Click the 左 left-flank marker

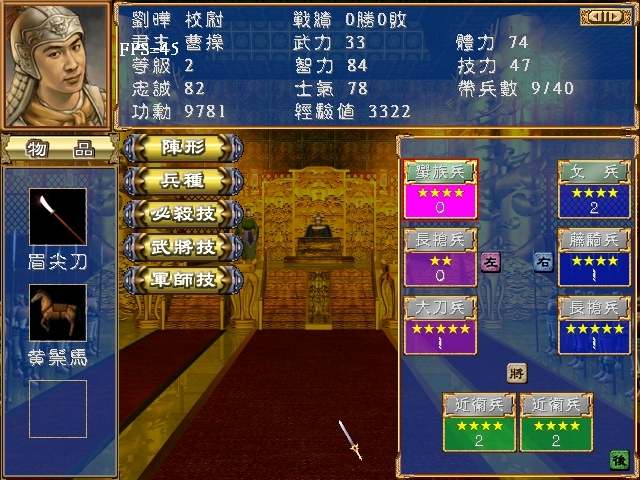(491, 262)
